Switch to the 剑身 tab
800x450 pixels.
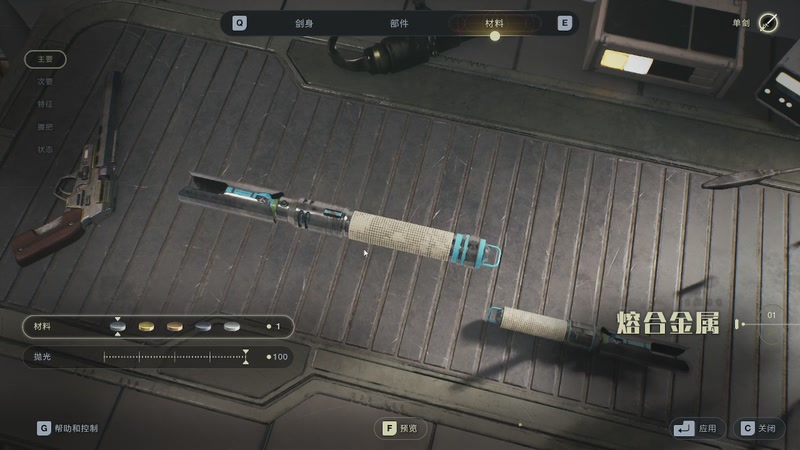pyautogui.click(x=302, y=23)
